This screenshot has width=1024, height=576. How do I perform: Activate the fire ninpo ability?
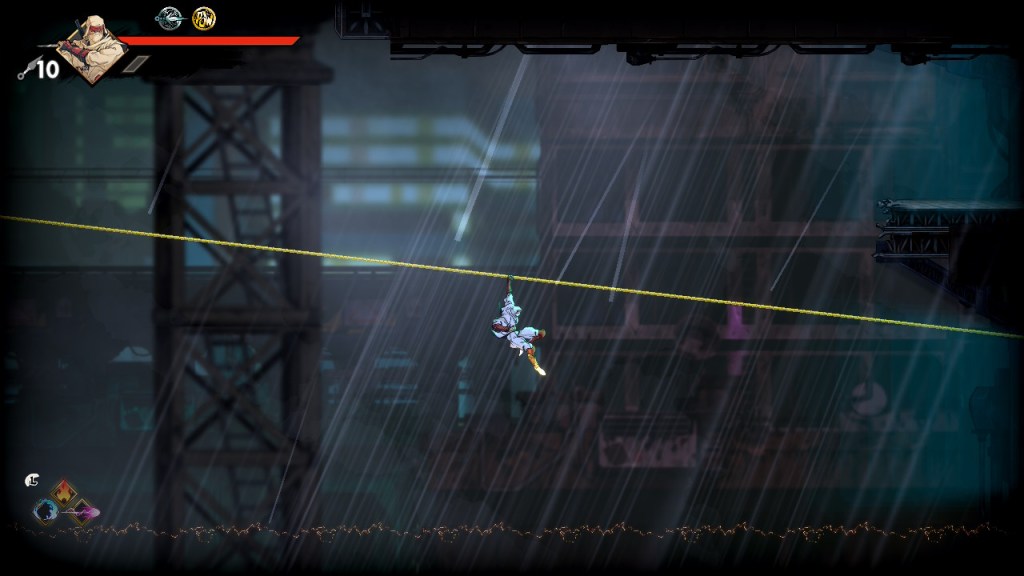pyautogui.click(x=65, y=492)
